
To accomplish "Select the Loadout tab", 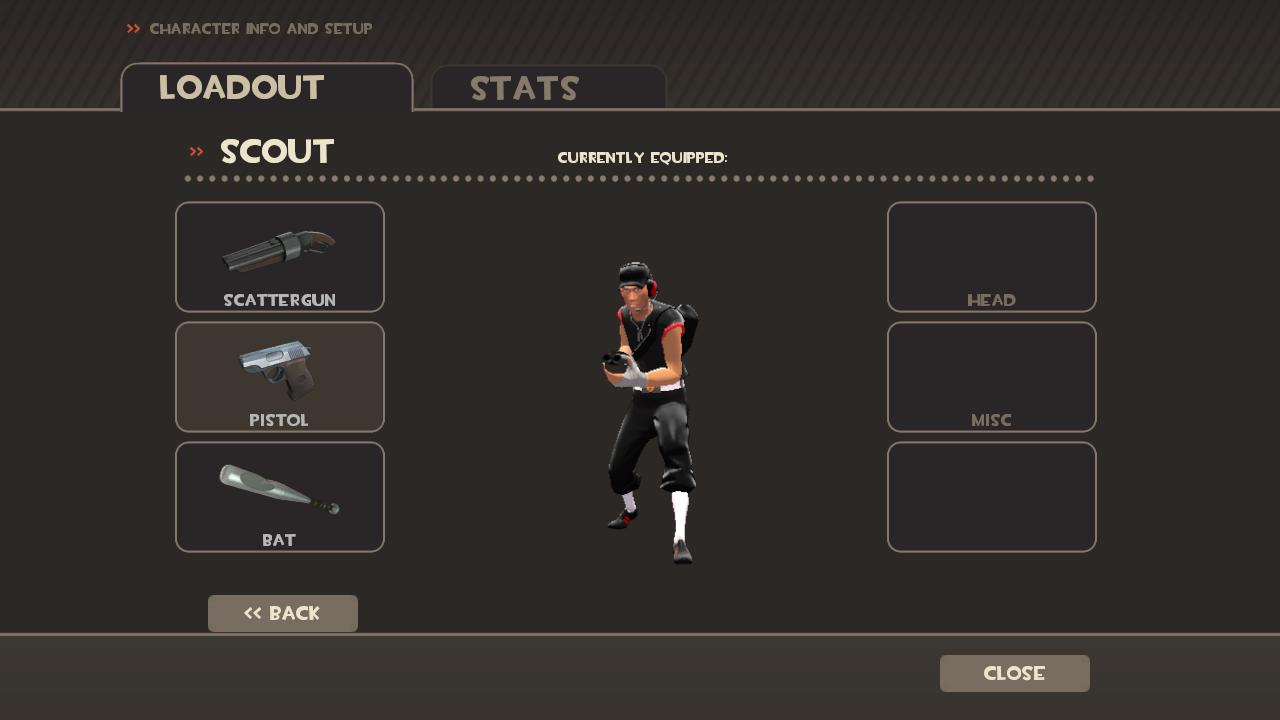I will coord(240,88).
